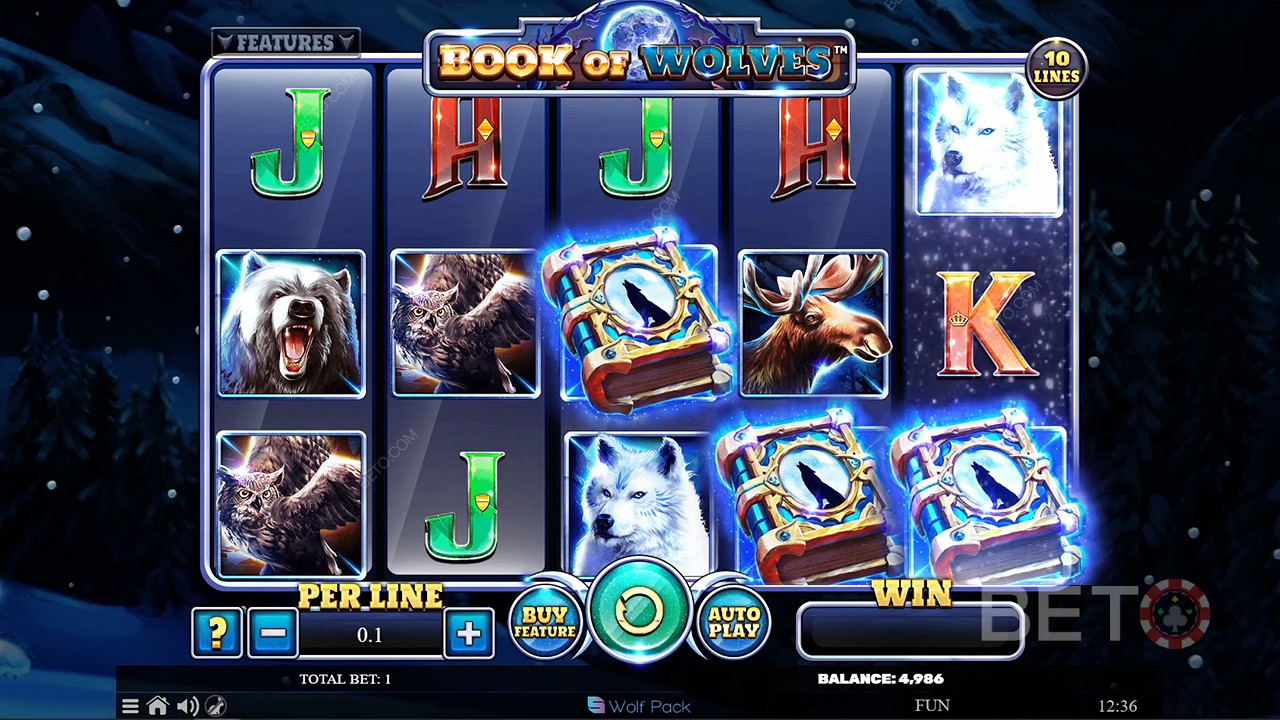This screenshot has width=1280, height=720.
Task: Open the question mark help page
Action: 217,633
